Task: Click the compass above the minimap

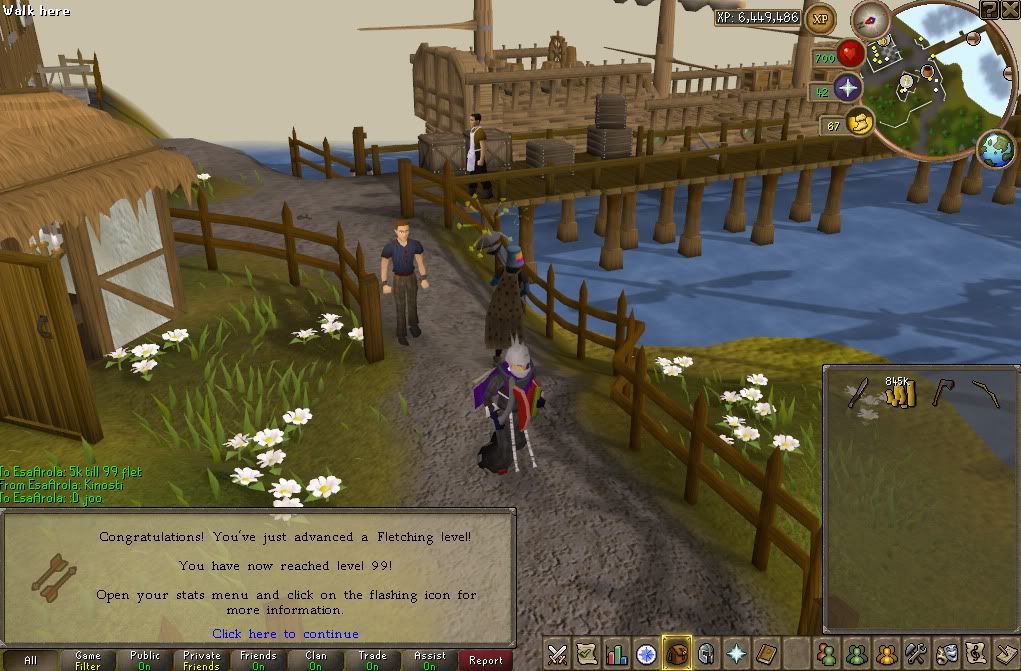Action: coord(870,19)
